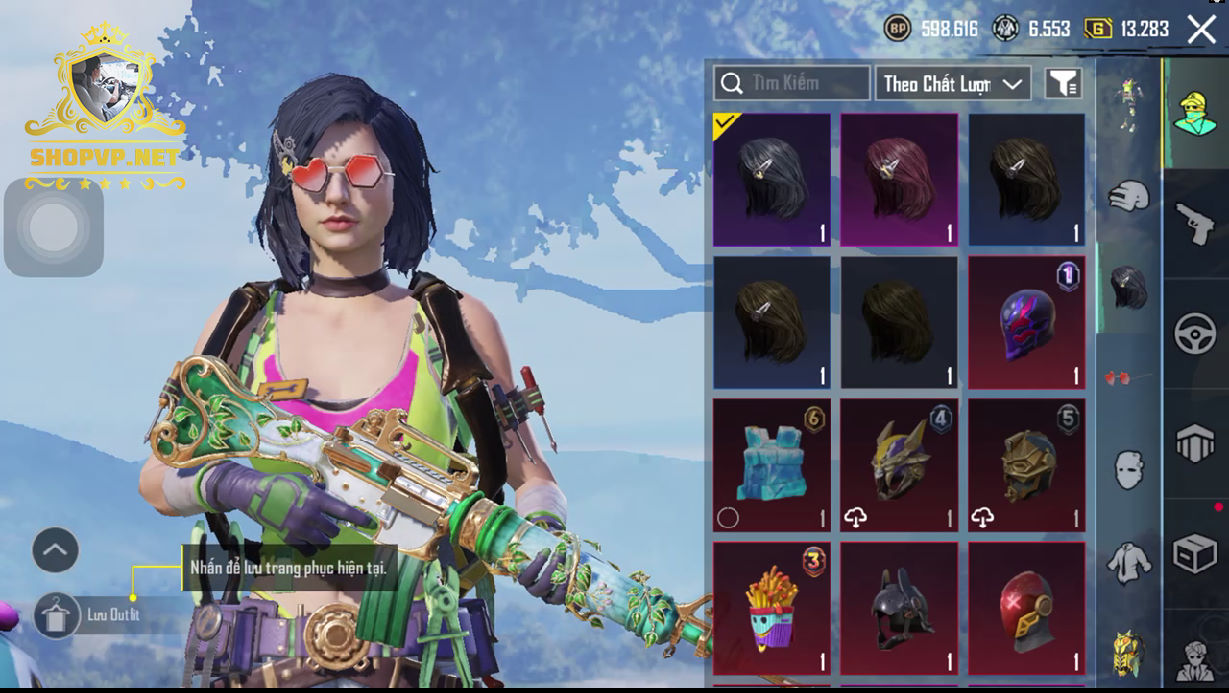The height and width of the screenshot is (693, 1229).
Task: Open the Theo Chất Lượng sort dropdown
Action: 953,84
